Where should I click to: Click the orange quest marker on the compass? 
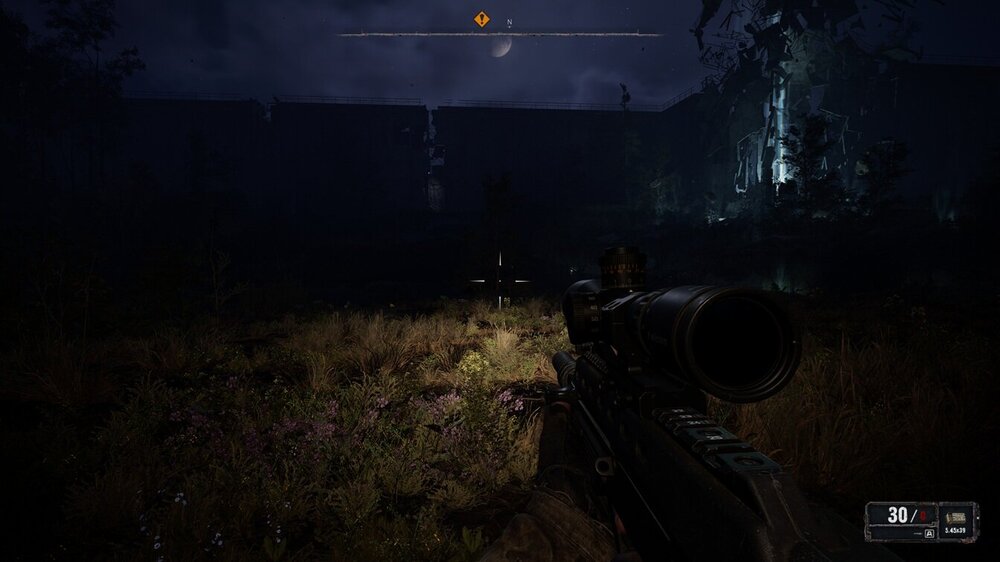482,19
